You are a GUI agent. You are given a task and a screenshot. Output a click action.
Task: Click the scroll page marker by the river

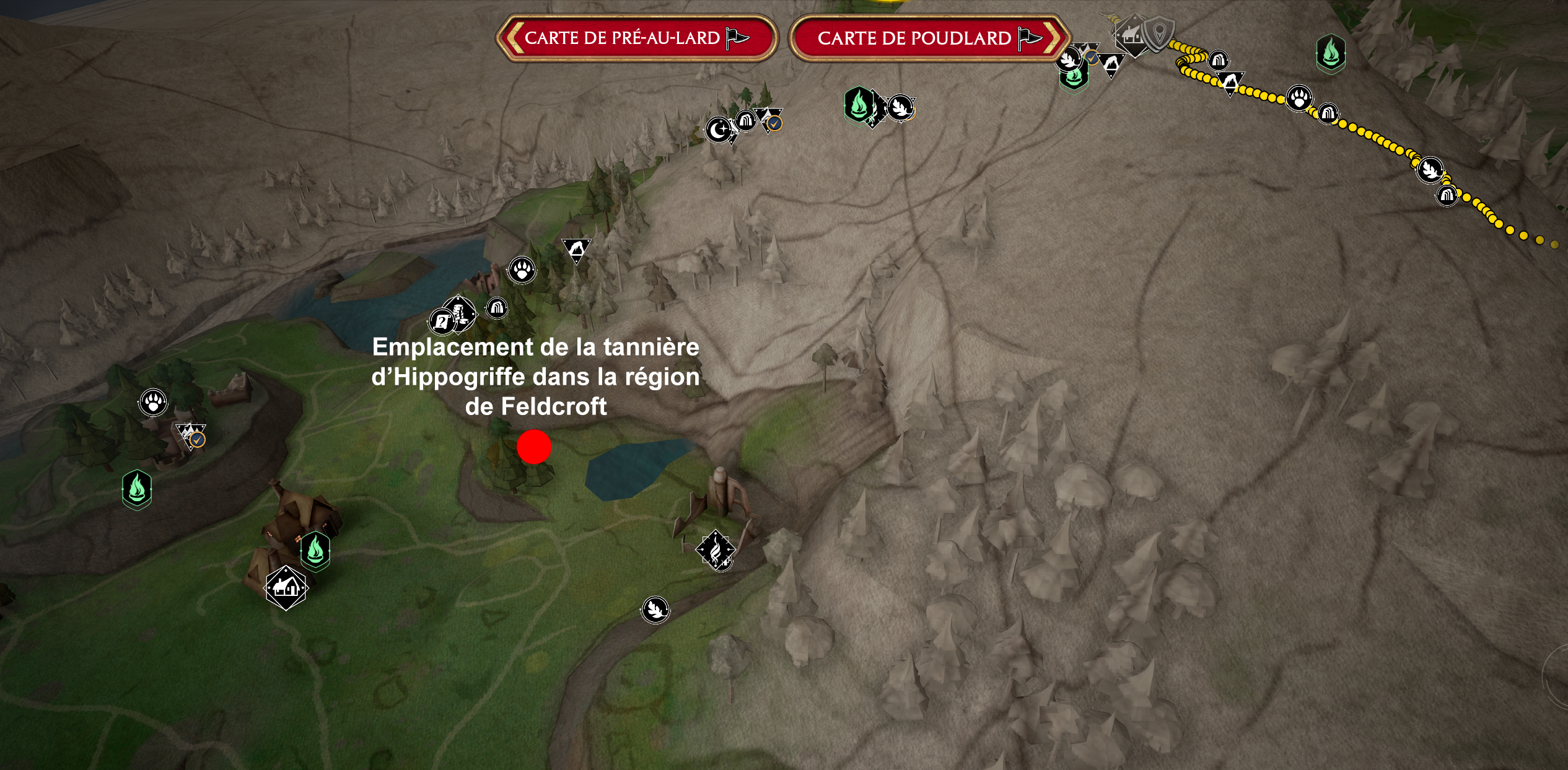pyautogui.click(x=442, y=322)
